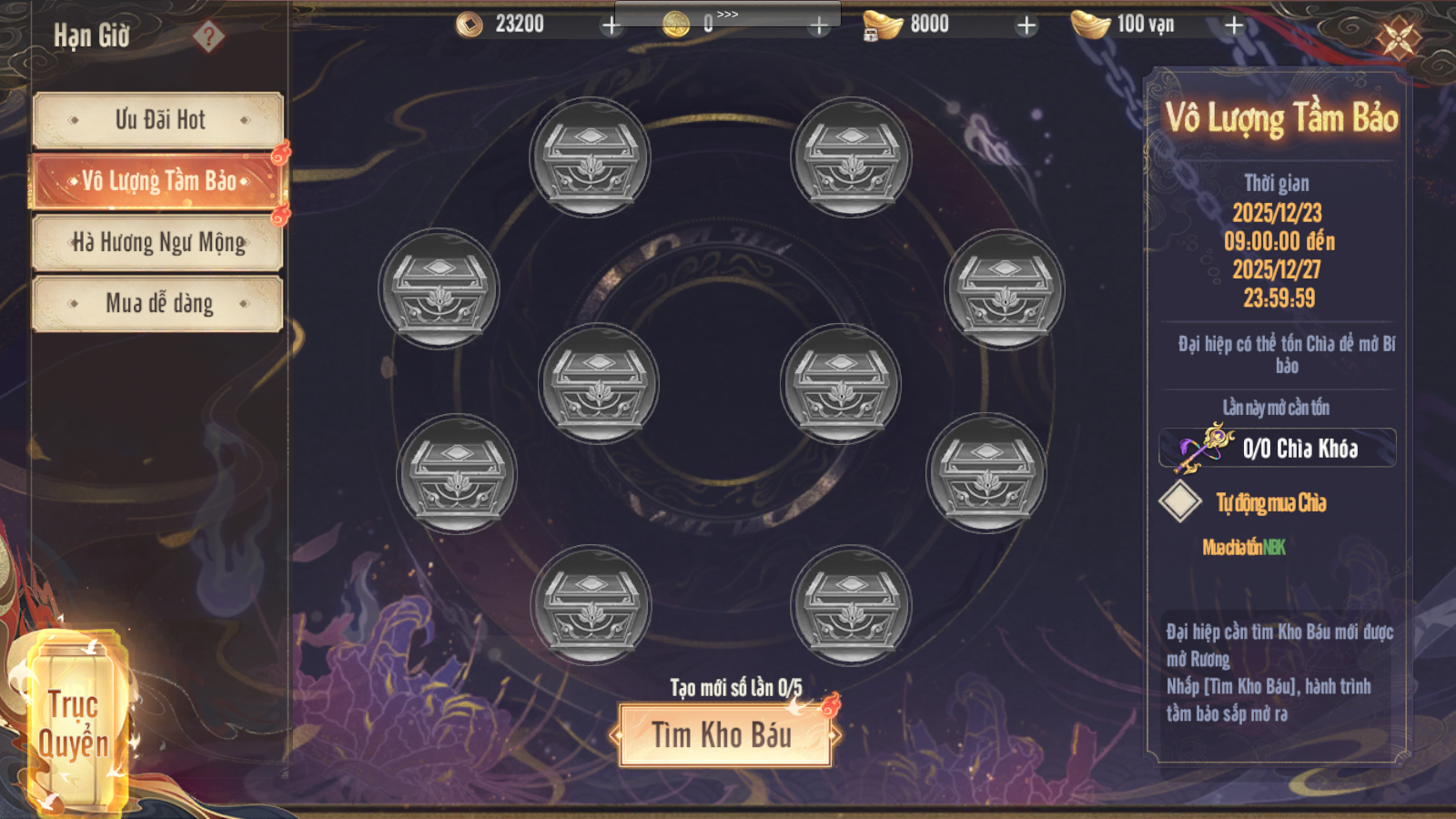1456x819 pixels.
Task: Click the Chìa Khóa key cost slot
Action: tap(1278, 449)
